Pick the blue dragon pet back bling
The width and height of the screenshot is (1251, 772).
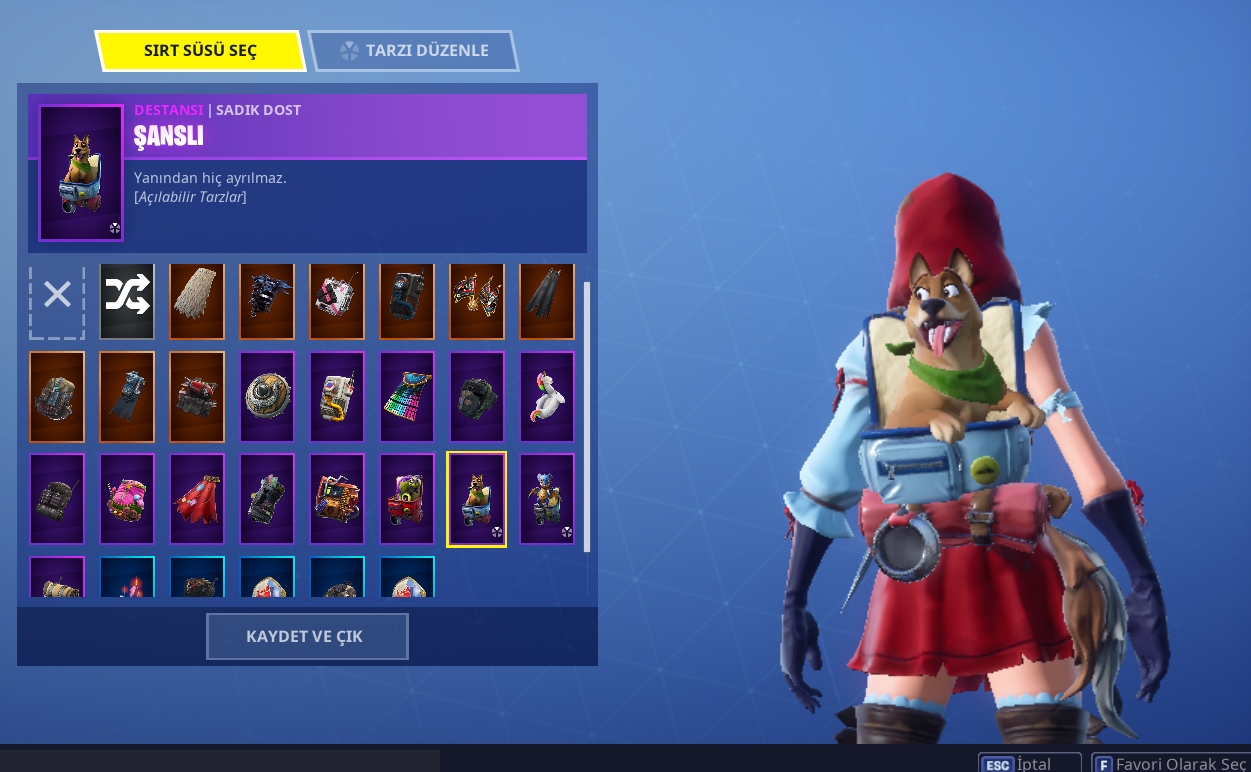547,499
